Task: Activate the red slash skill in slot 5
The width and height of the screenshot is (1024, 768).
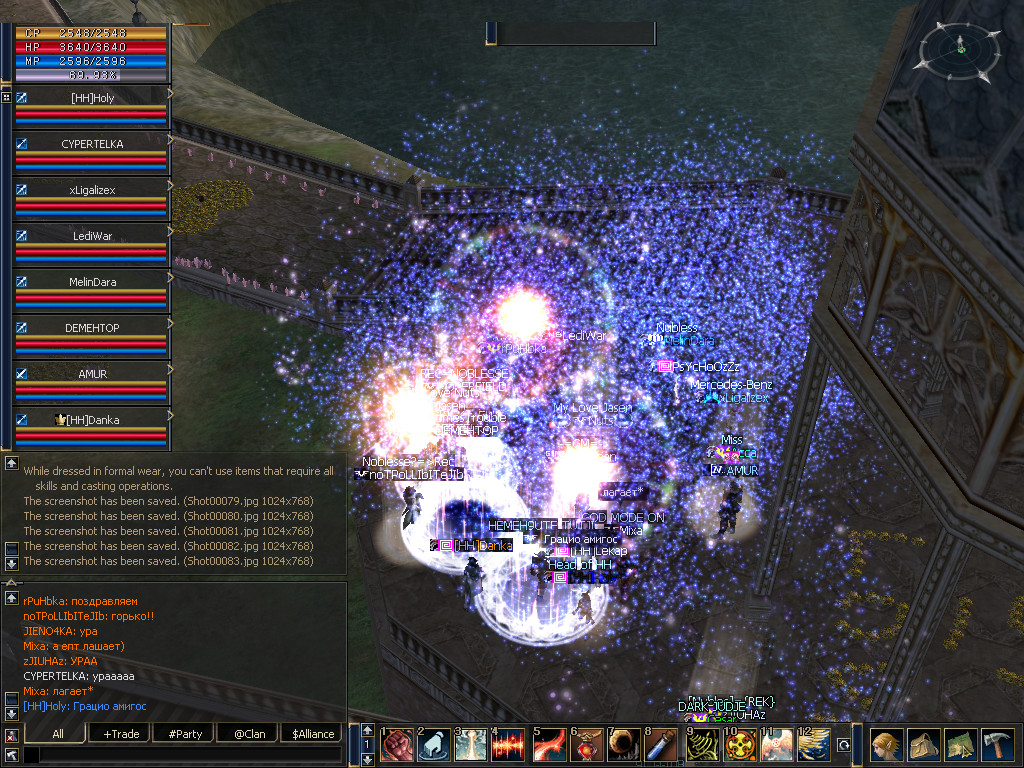Action: pyautogui.click(x=547, y=745)
